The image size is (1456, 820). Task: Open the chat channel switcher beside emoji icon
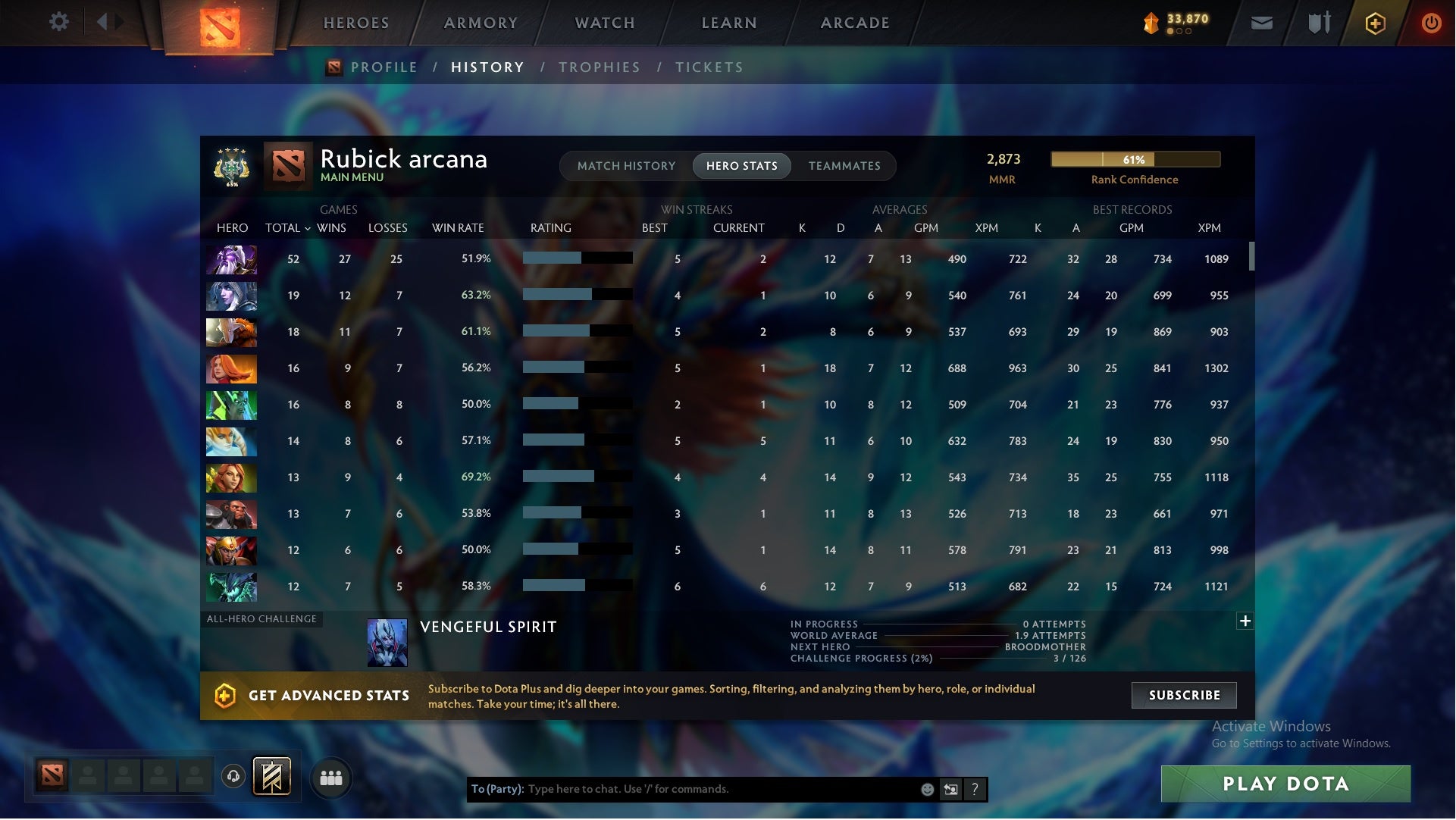[x=951, y=789]
